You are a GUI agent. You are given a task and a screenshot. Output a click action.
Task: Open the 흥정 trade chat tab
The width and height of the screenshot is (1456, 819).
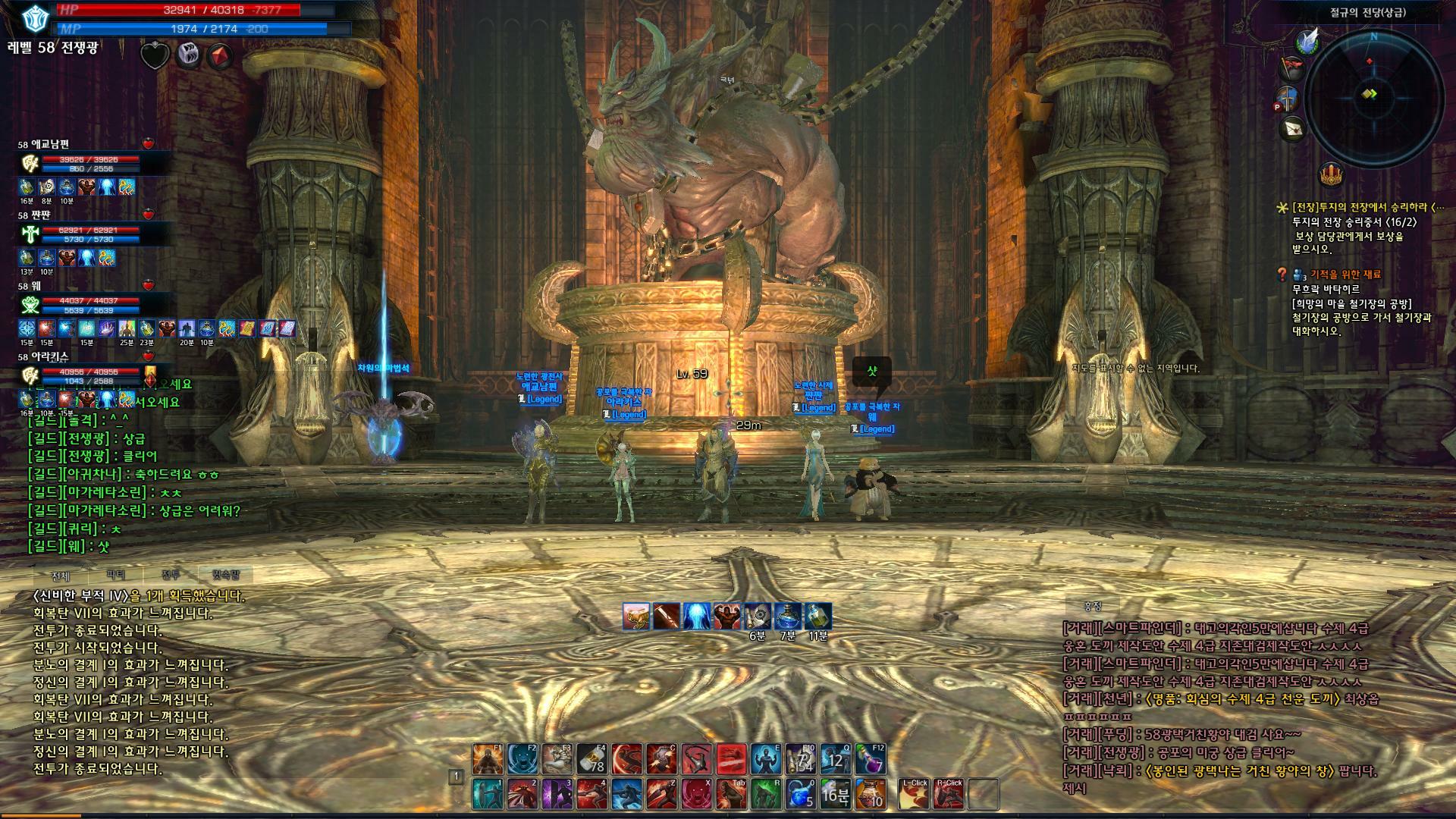[1092, 606]
